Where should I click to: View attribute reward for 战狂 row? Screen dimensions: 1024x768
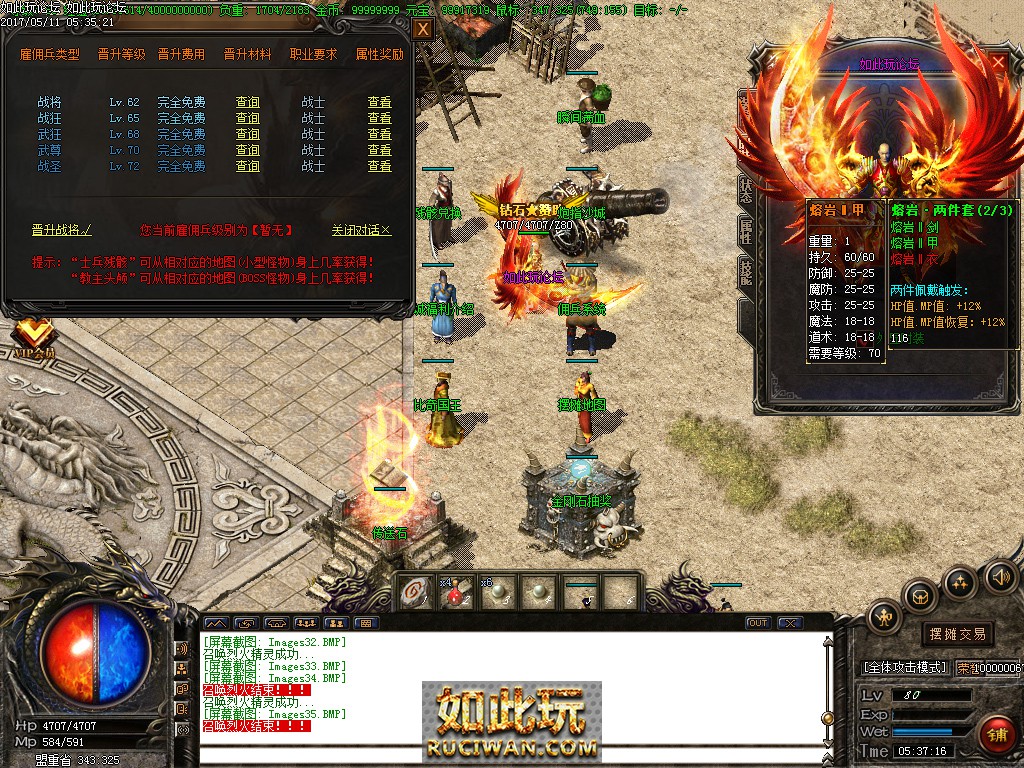[379, 118]
